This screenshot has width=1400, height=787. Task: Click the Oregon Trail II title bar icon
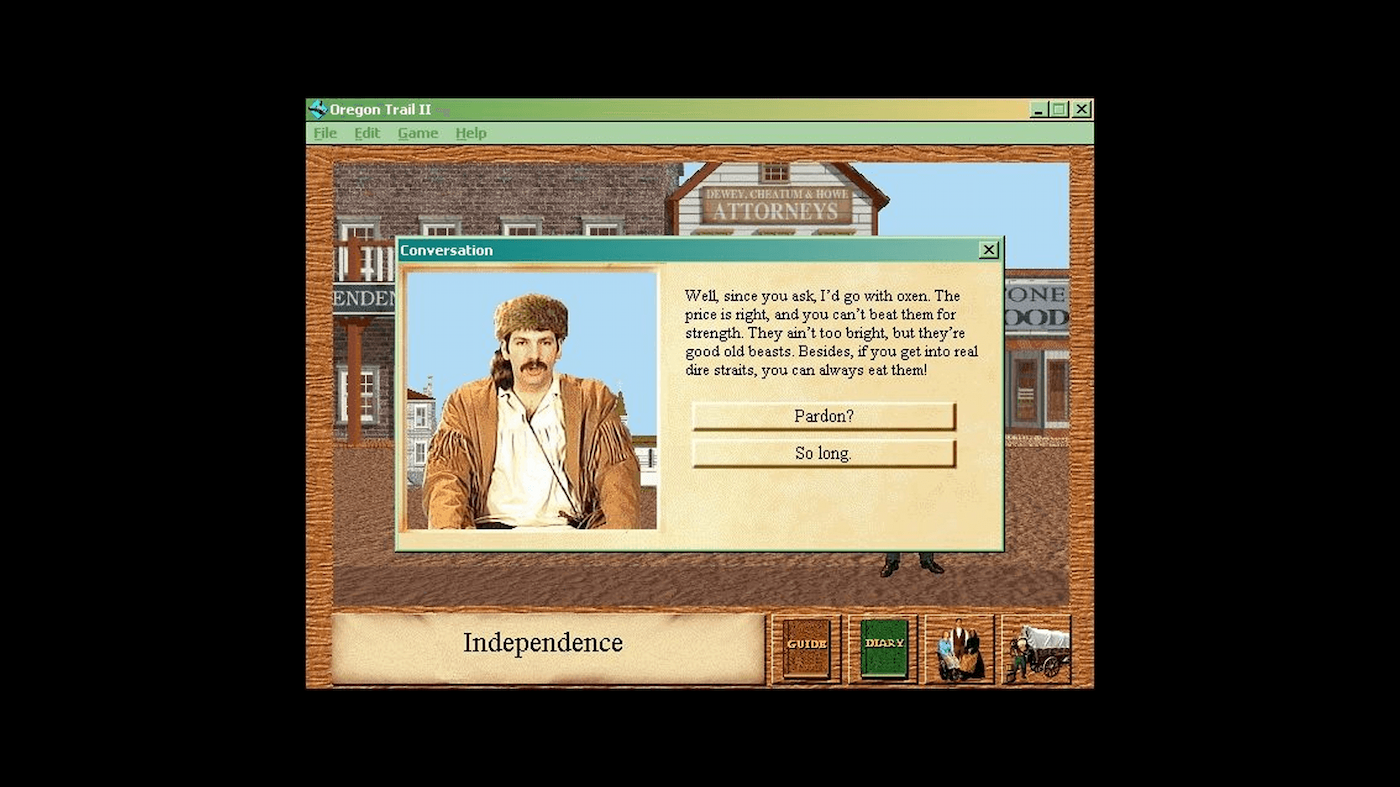pos(318,108)
